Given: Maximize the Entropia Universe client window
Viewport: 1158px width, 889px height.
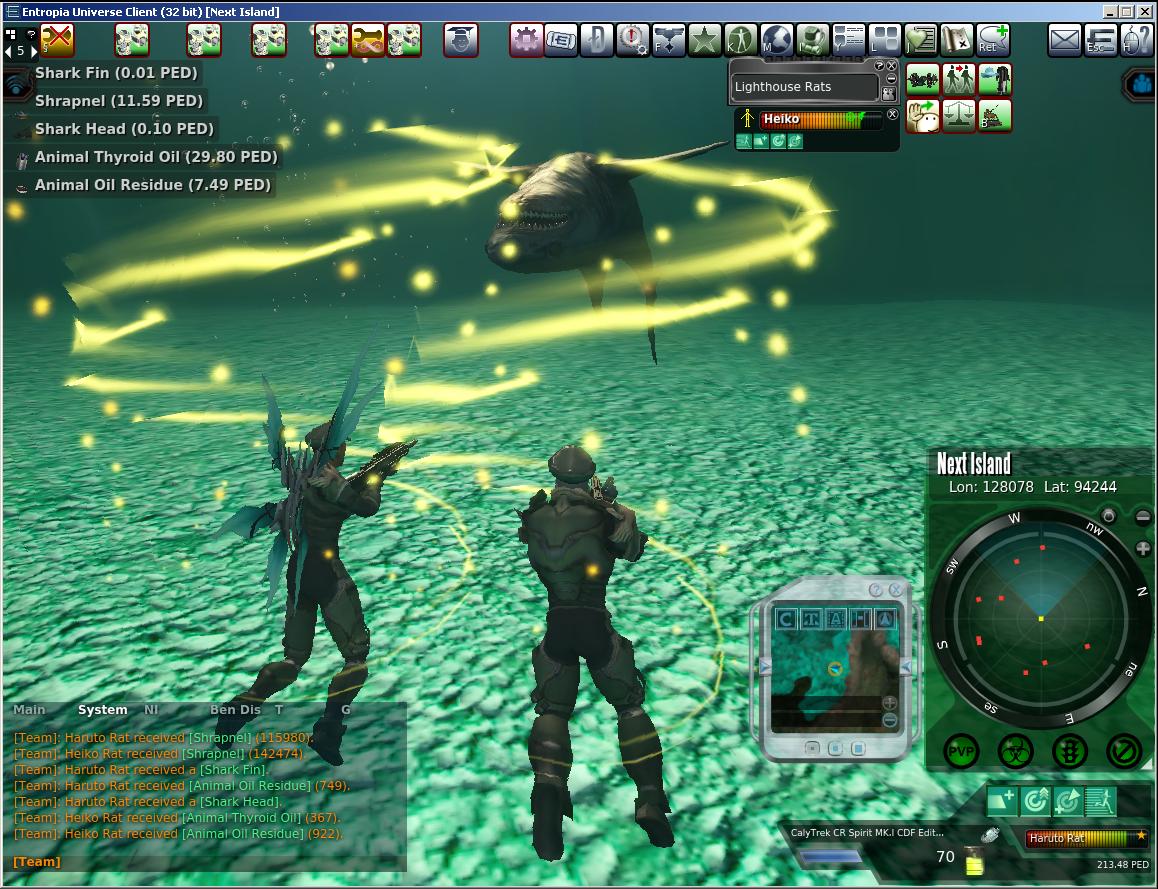Looking at the screenshot, I should (1128, 11).
